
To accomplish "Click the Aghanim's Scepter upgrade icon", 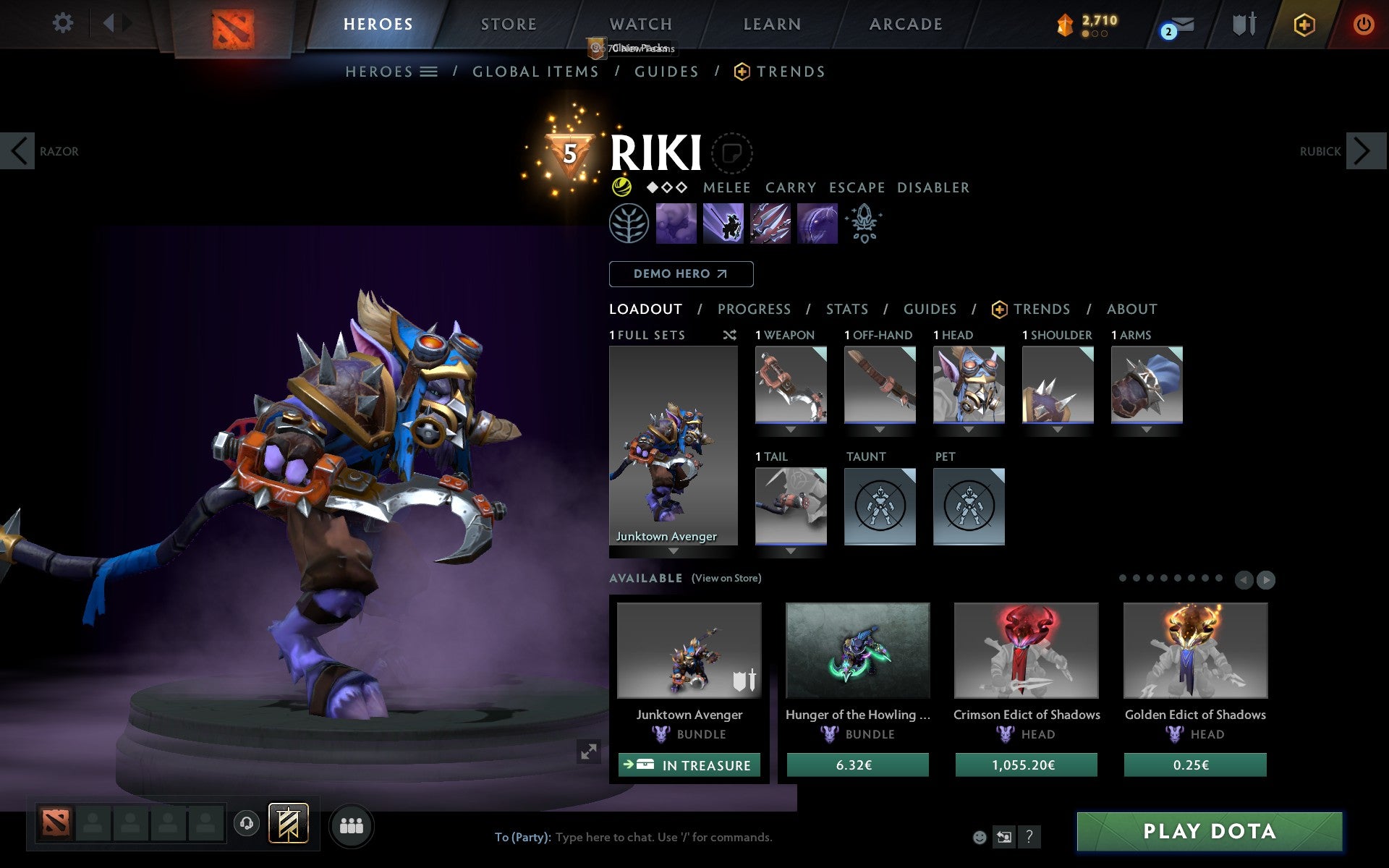I will pyautogui.click(x=864, y=224).
